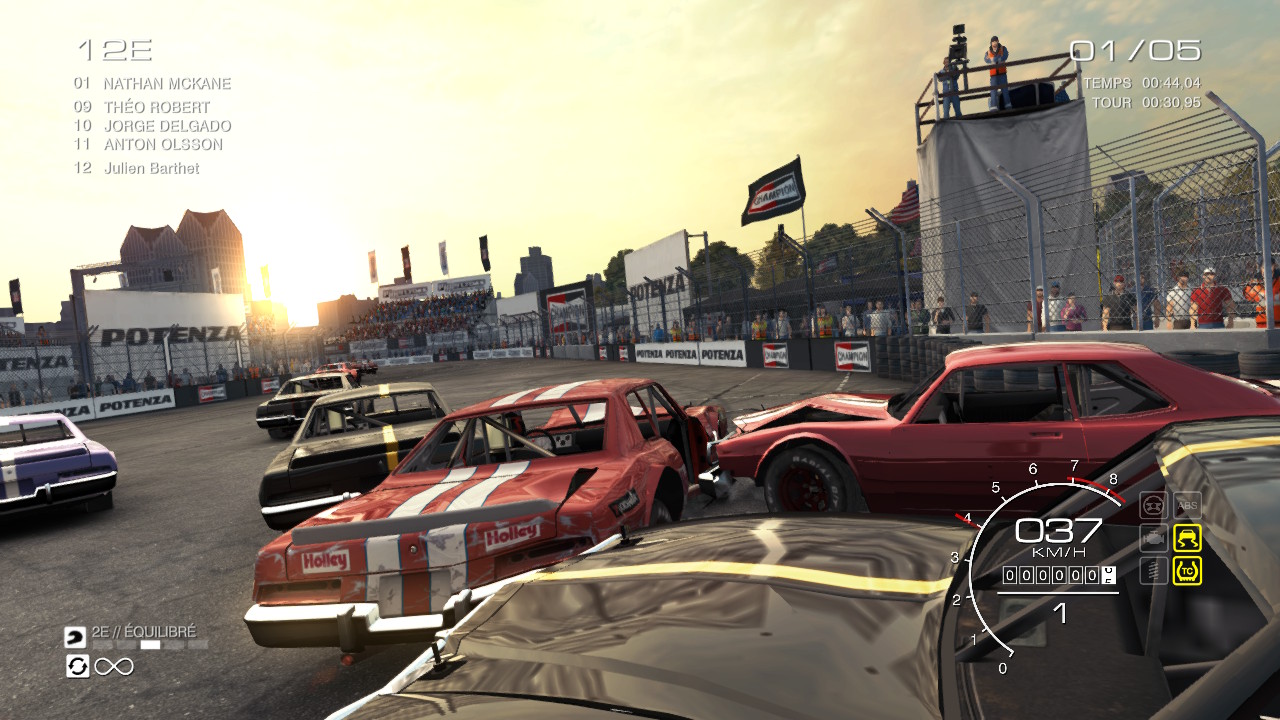Select the suspension spring indicator icon
This screenshot has height=720, width=1280.
coord(1153,570)
